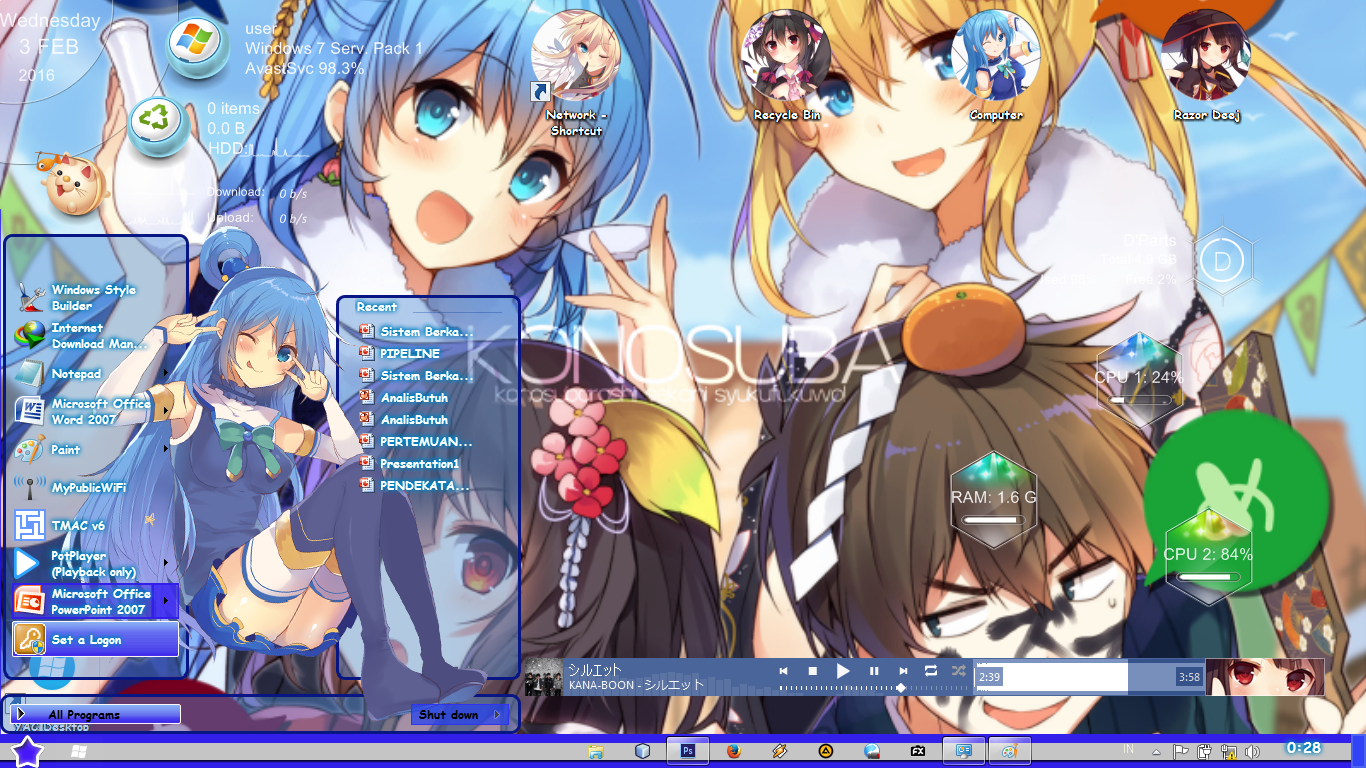Click the Shut down button
This screenshot has width=1366, height=768.
tap(450, 714)
